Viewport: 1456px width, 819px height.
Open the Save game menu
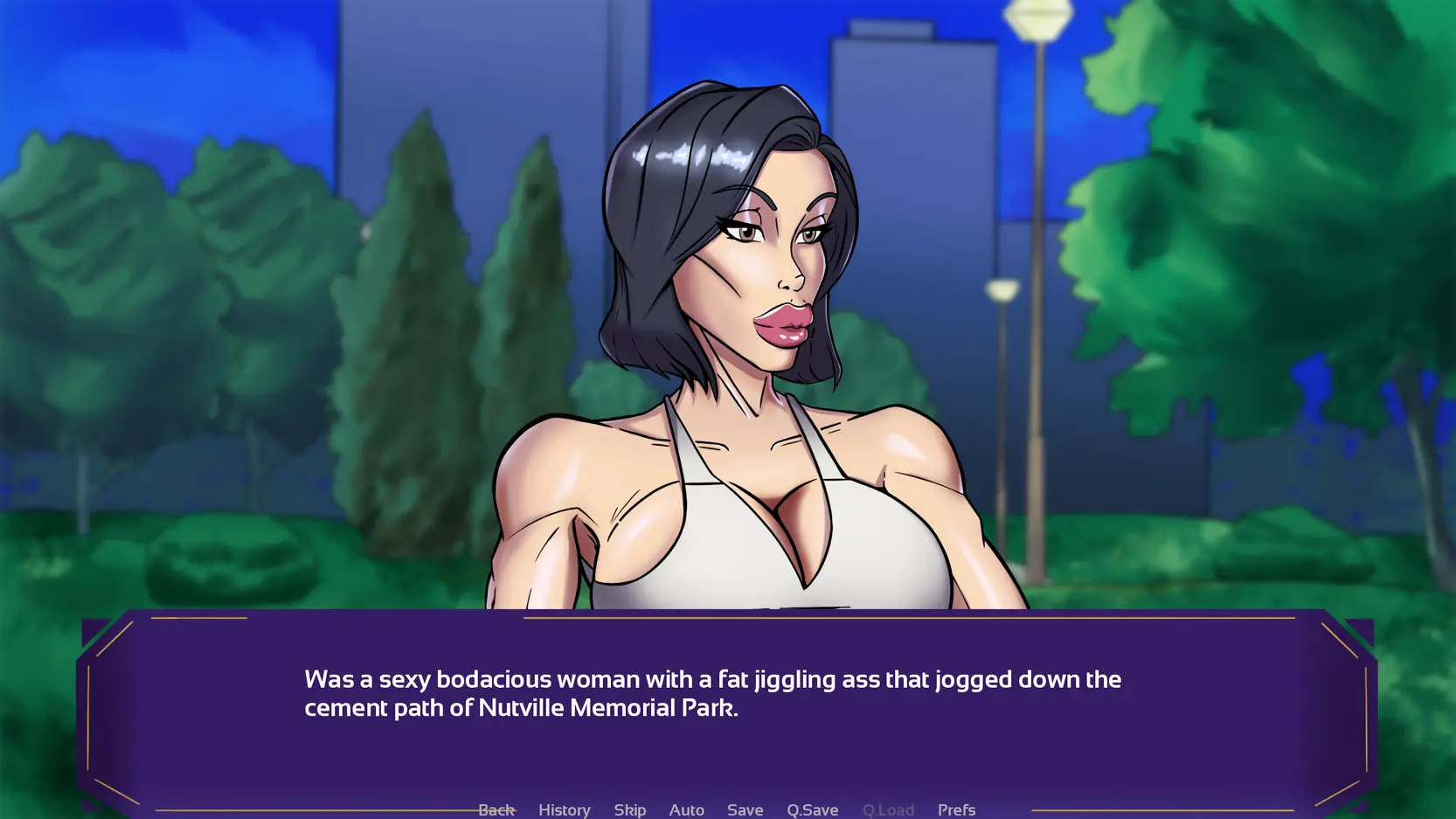745,809
